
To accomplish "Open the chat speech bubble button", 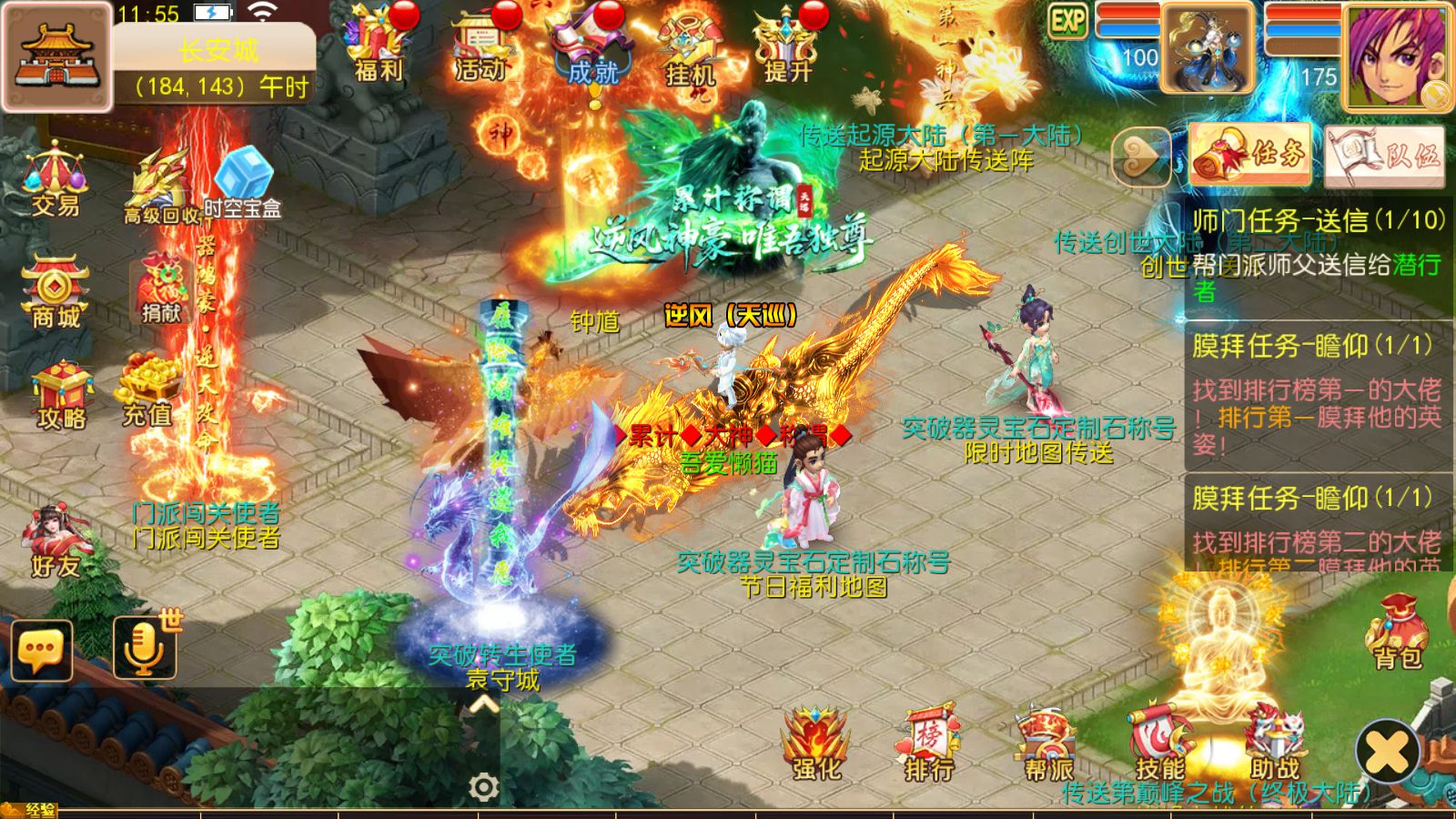I will point(41,650).
